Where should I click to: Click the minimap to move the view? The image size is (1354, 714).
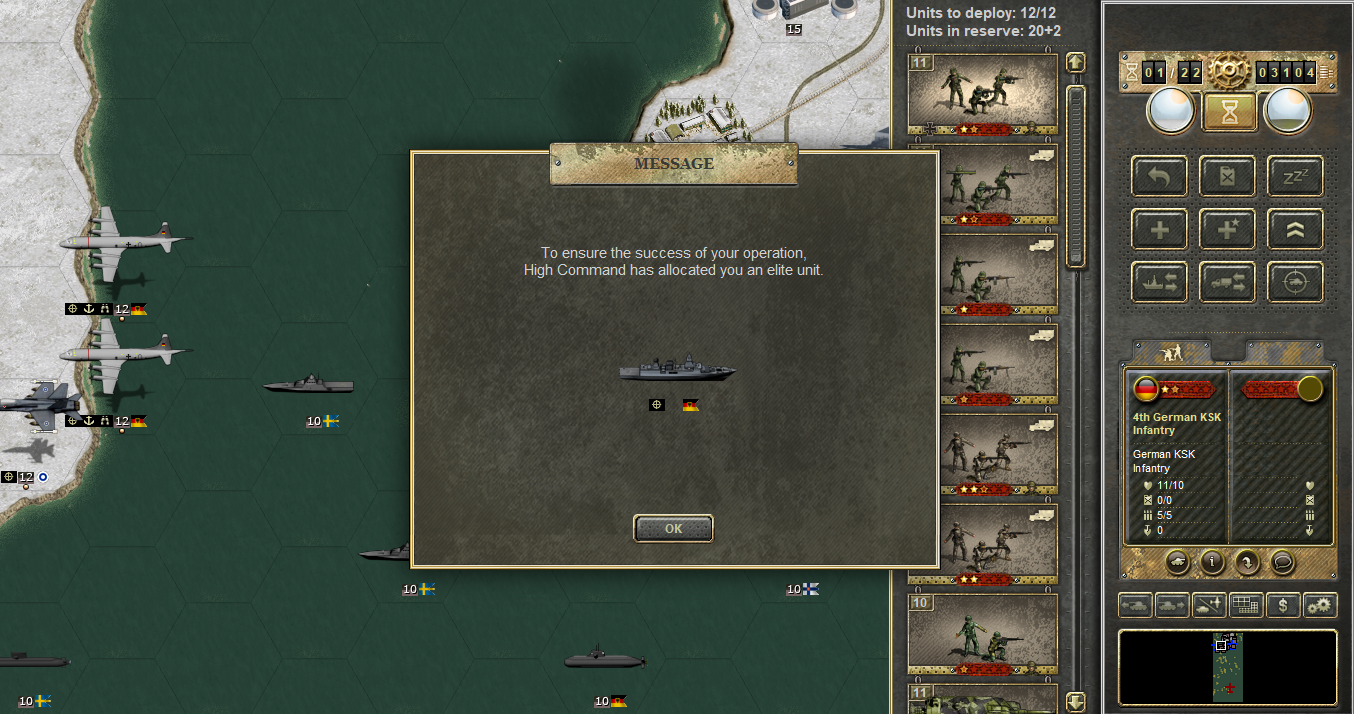coord(1227,667)
